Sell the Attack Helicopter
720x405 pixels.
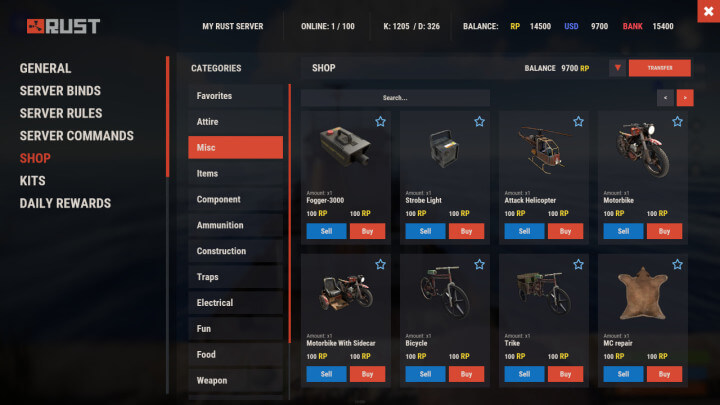pos(524,231)
